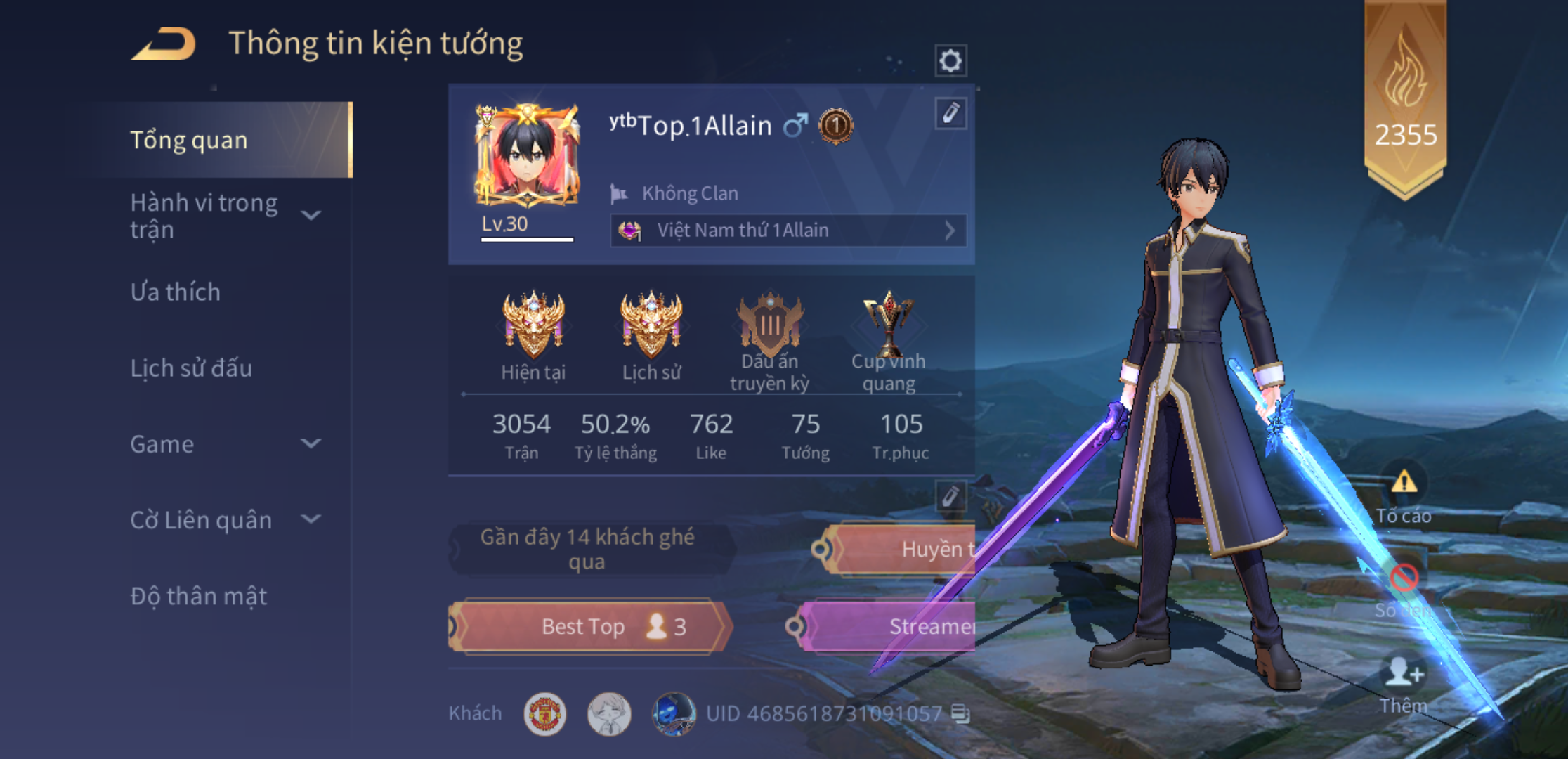The width and height of the screenshot is (1568, 759).
Task: Switch to the Lịch sử đấu tab
Action: pyautogui.click(x=191, y=368)
